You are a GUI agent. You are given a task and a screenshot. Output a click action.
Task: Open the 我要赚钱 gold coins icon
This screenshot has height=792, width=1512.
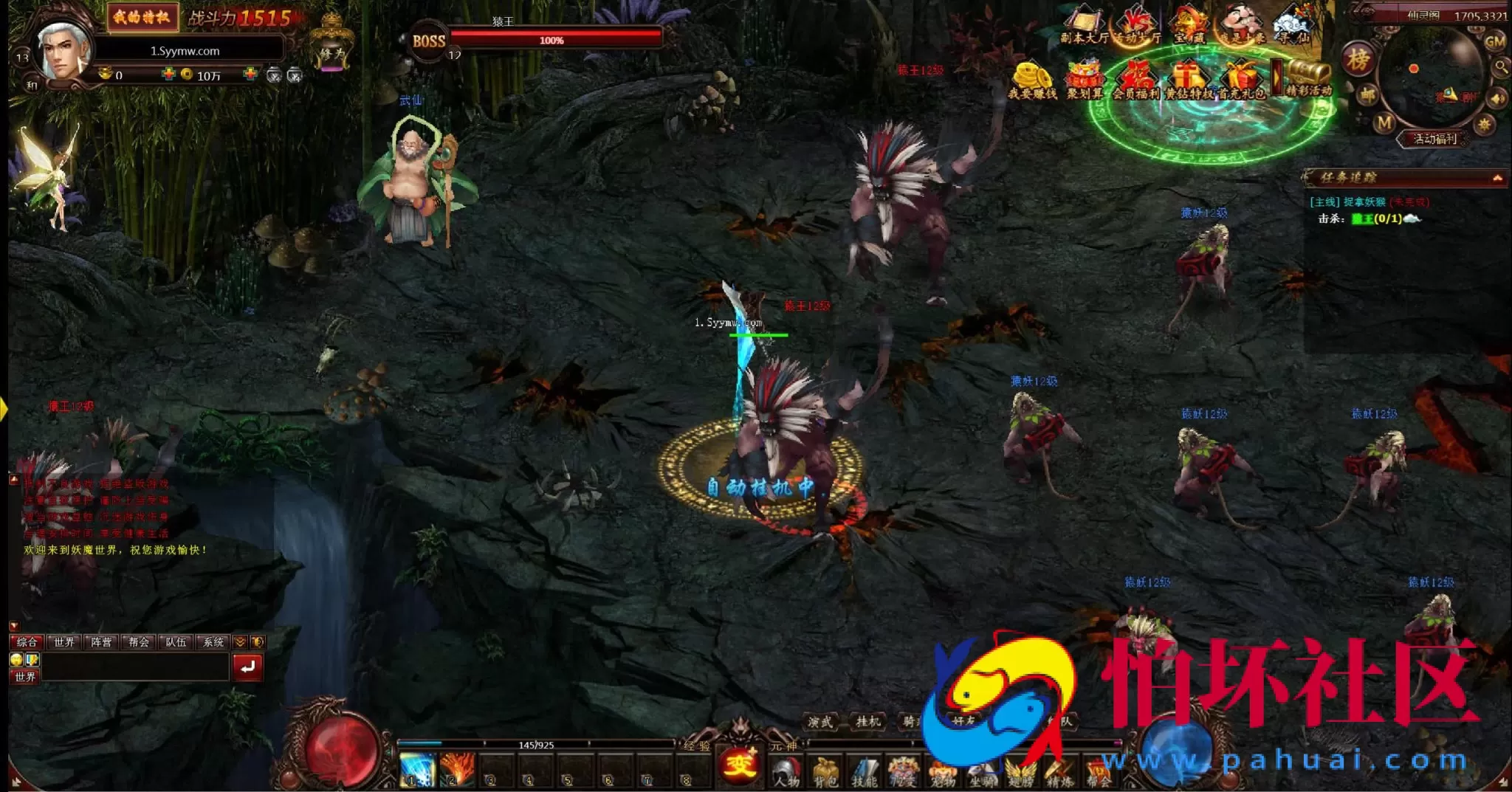[1032, 80]
